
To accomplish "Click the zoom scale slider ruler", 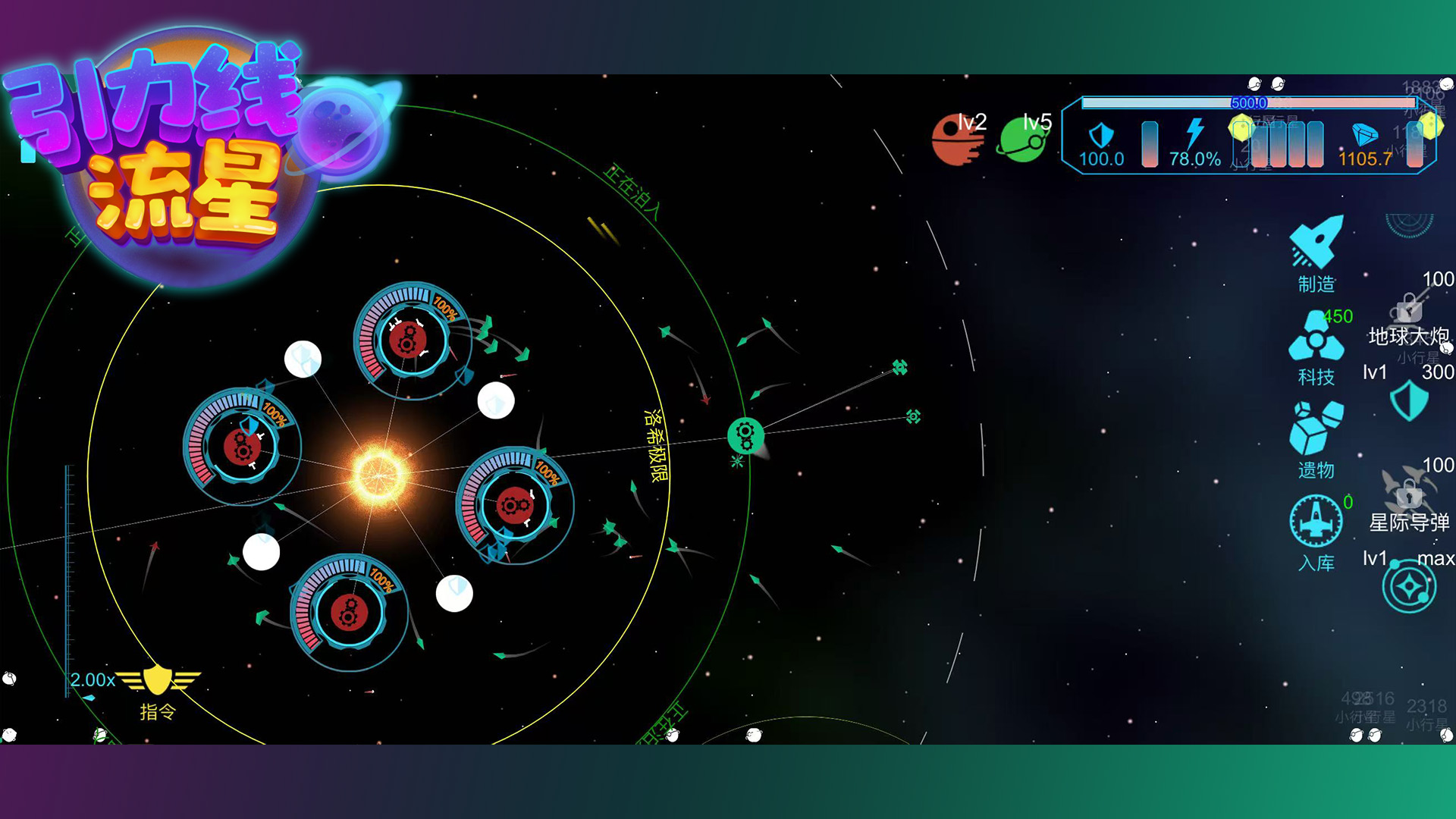I will pos(68,576).
